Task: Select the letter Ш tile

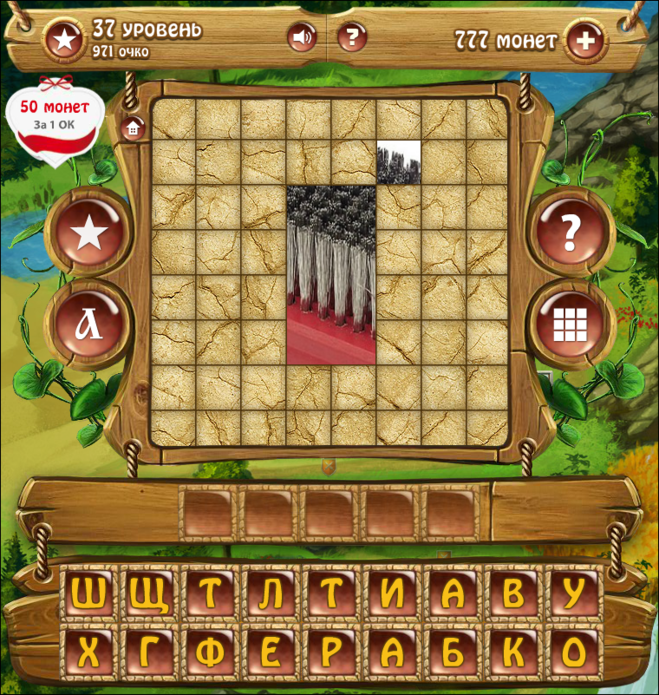Action: click(88, 595)
